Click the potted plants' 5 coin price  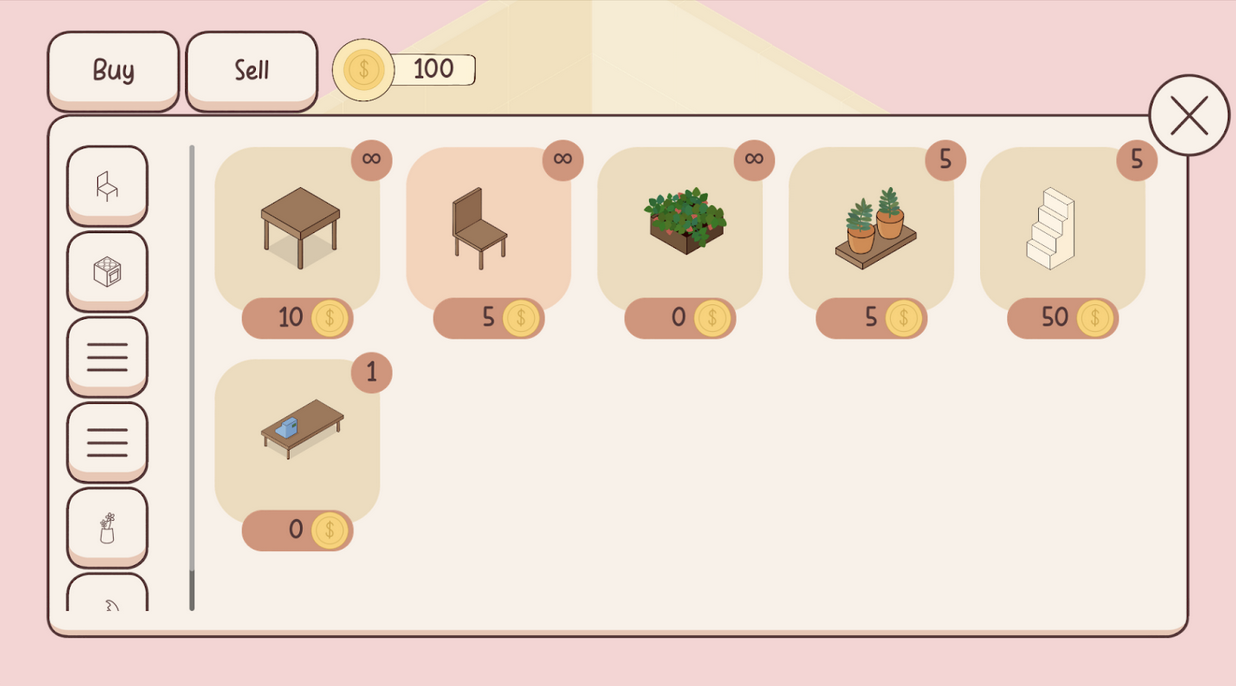pos(871,318)
